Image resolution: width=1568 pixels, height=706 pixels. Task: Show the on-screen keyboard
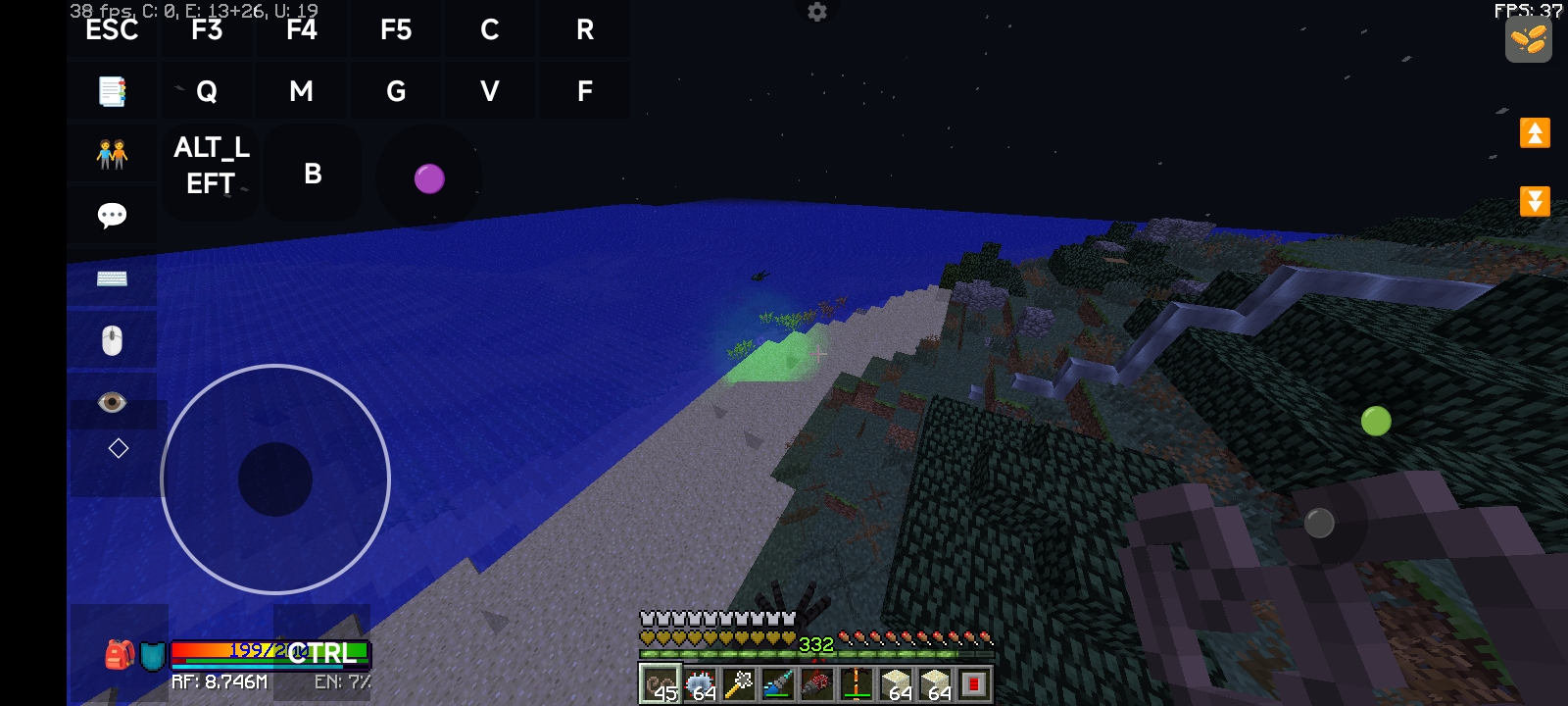(x=112, y=279)
